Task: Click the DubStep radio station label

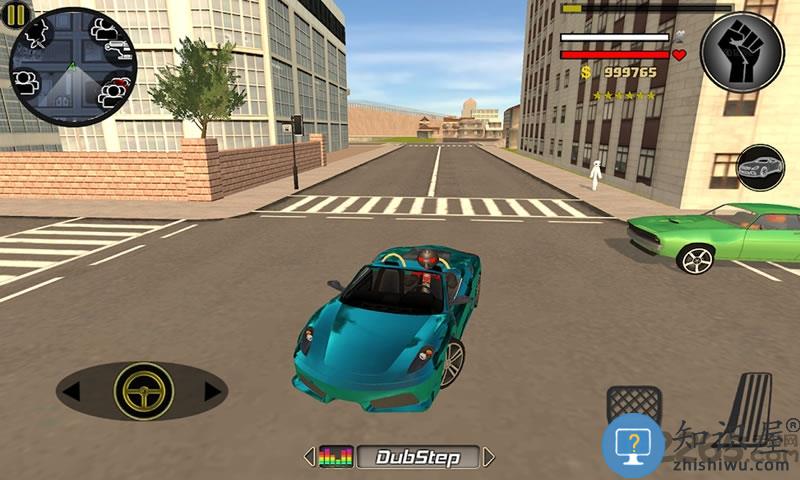Action: coord(417,457)
